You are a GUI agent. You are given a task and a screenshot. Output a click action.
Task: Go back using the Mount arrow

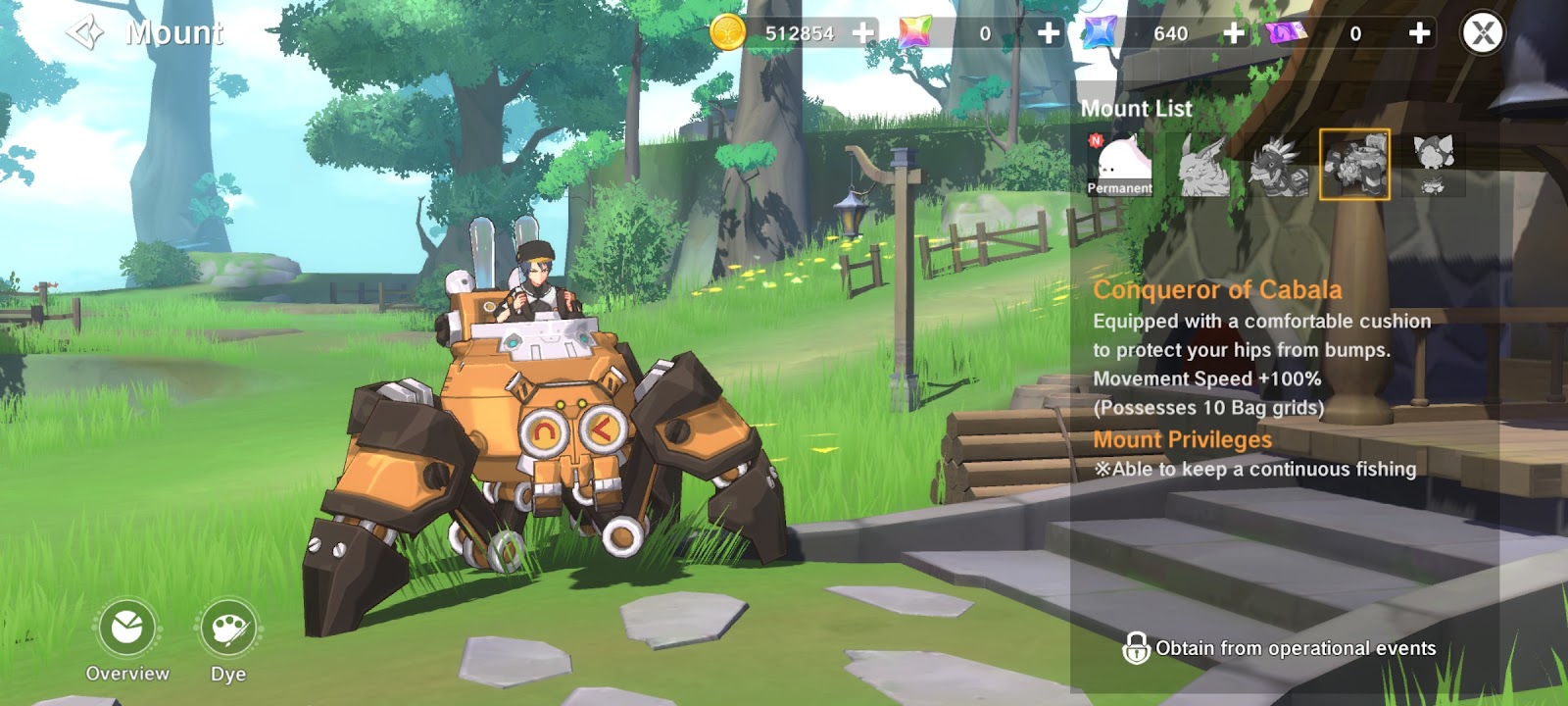click(x=85, y=33)
